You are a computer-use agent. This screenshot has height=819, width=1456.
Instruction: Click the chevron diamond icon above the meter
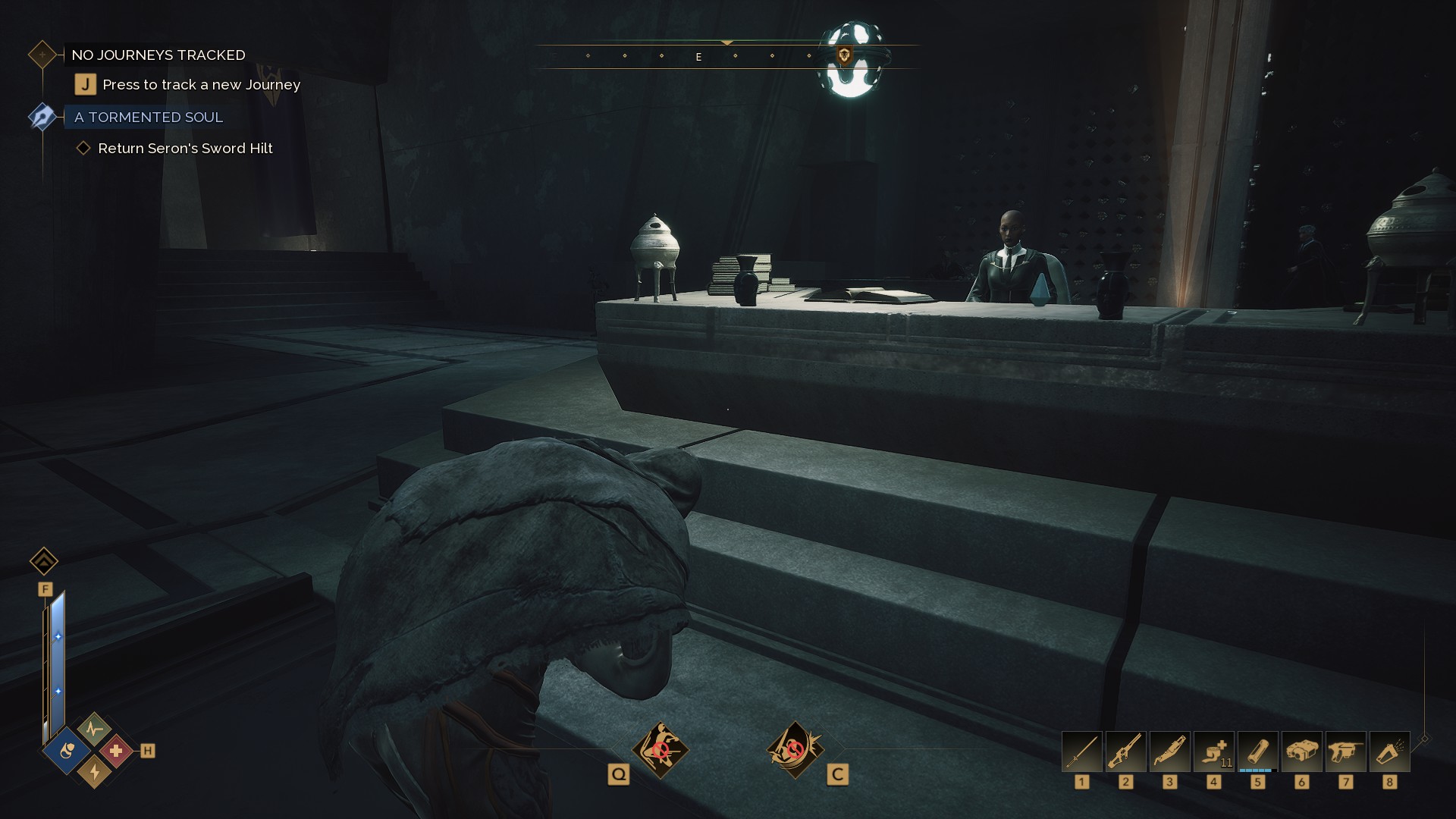pyautogui.click(x=44, y=561)
